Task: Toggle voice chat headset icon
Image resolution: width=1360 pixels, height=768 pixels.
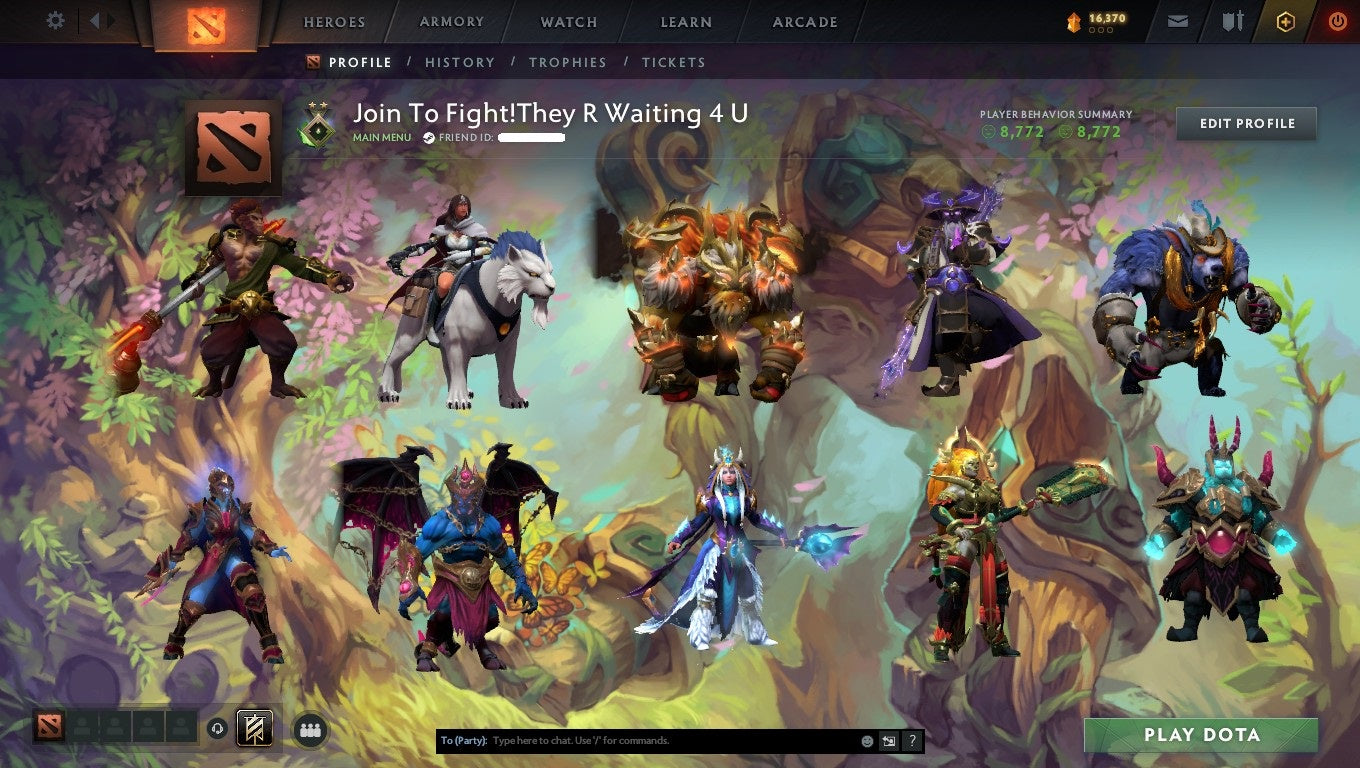Action: [217, 730]
